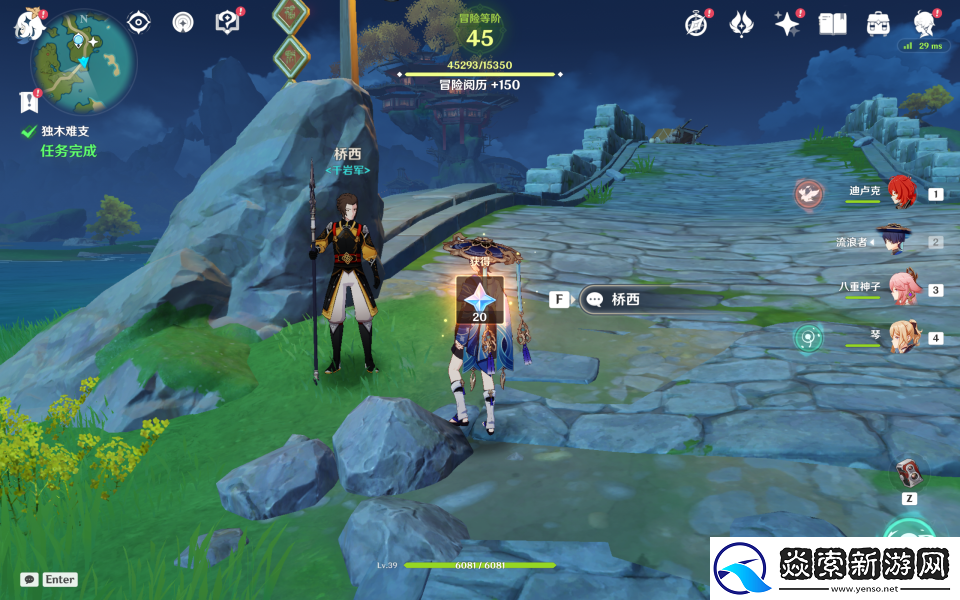Open the events compass icon
Screen dimensions: 960x600
(x=696, y=23)
